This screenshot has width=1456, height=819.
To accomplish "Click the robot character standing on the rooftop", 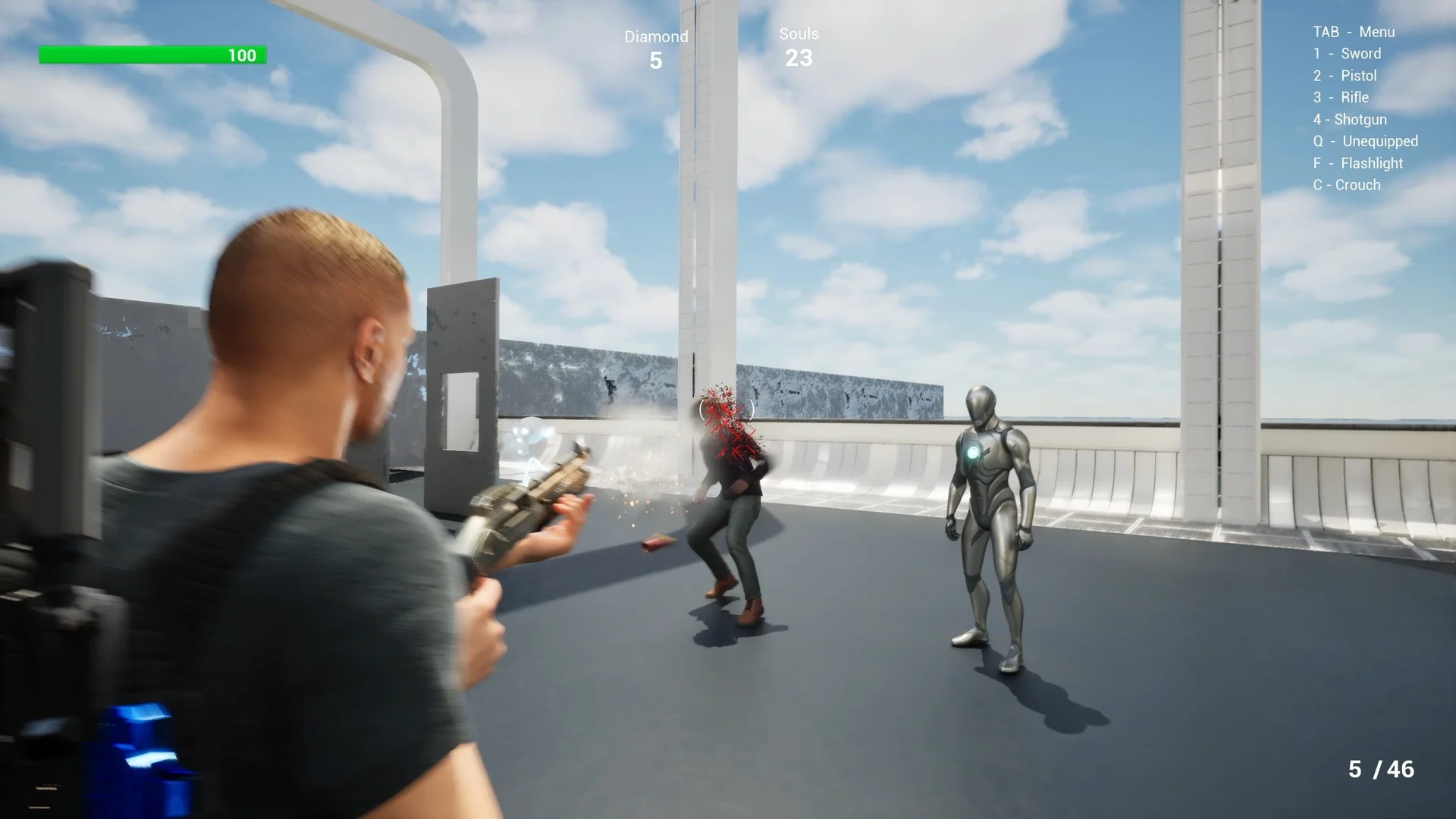I will (x=990, y=523).
